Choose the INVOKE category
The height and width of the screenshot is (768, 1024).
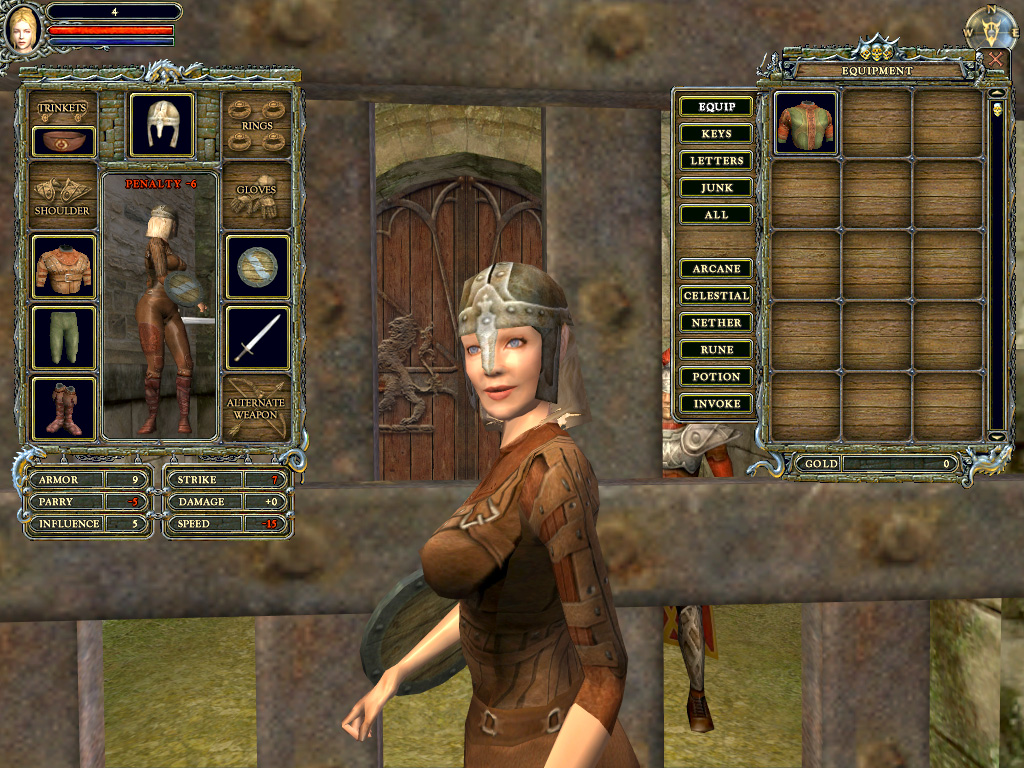click(716, 404)
